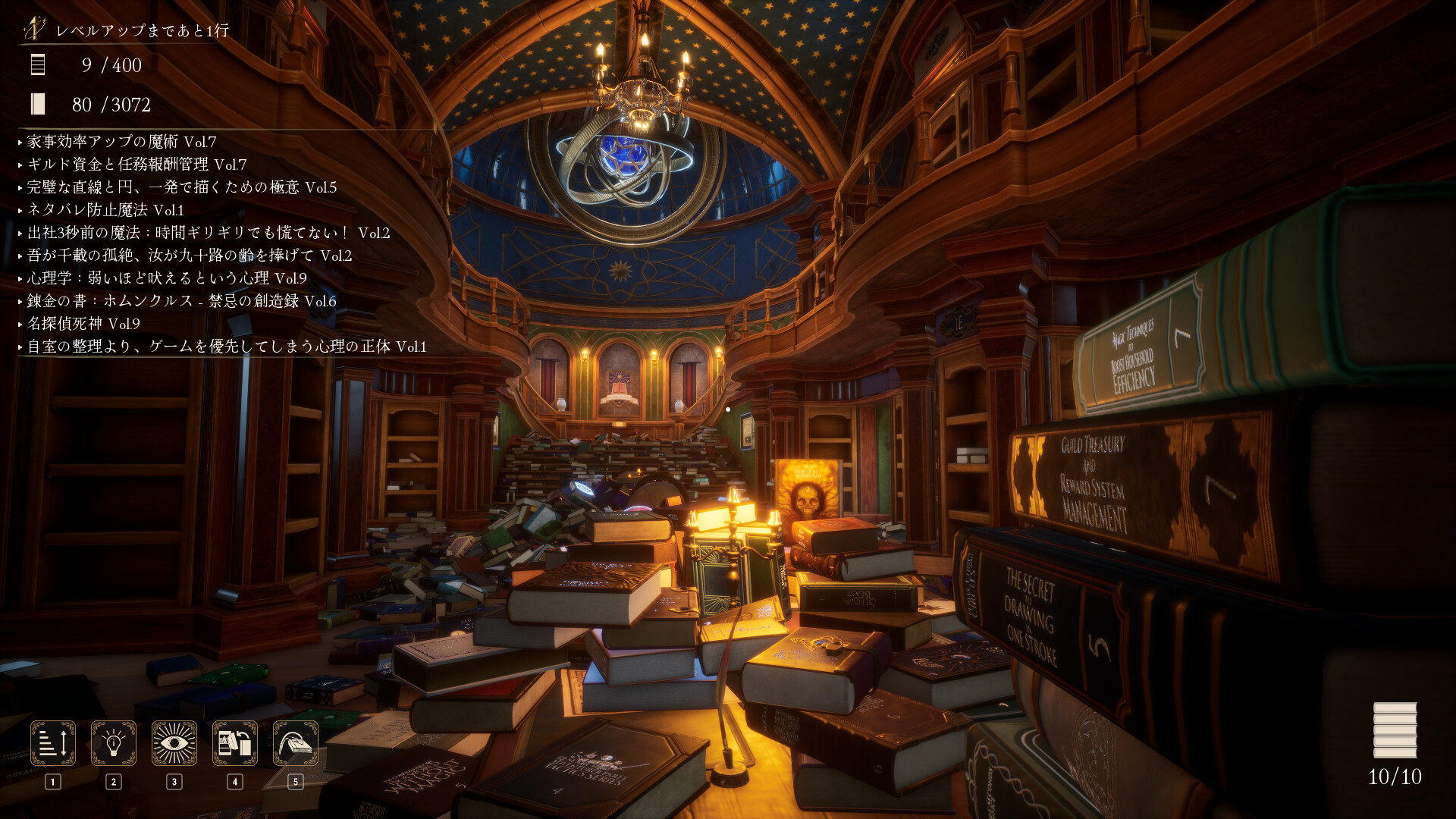This screenshot has width=1456, height=819.
Task: Choose 吾が千載の孤絶 Vol.2 entry
Action: tap(190, 256)
